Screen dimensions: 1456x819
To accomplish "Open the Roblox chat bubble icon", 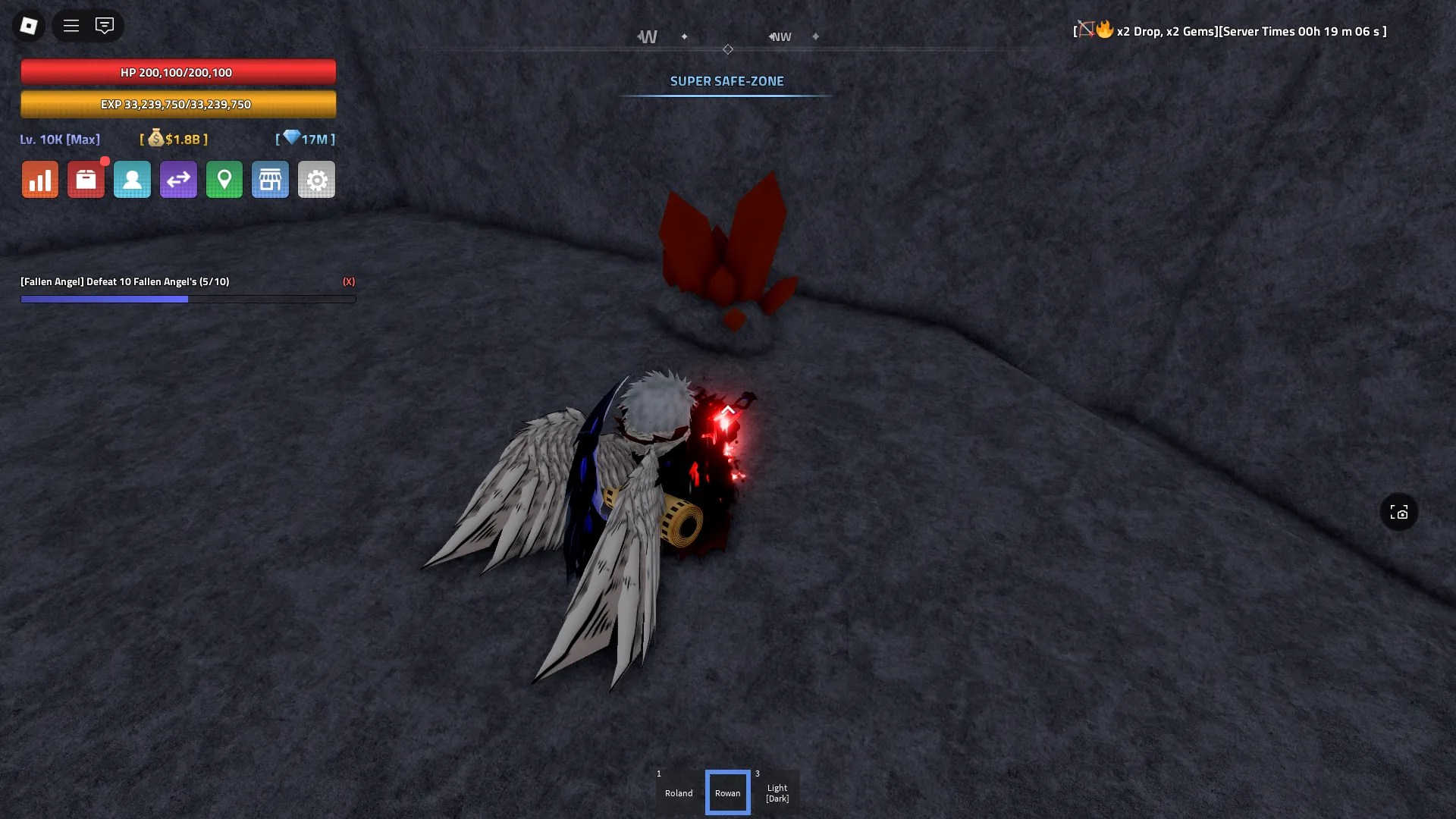I will coord(105,25).
